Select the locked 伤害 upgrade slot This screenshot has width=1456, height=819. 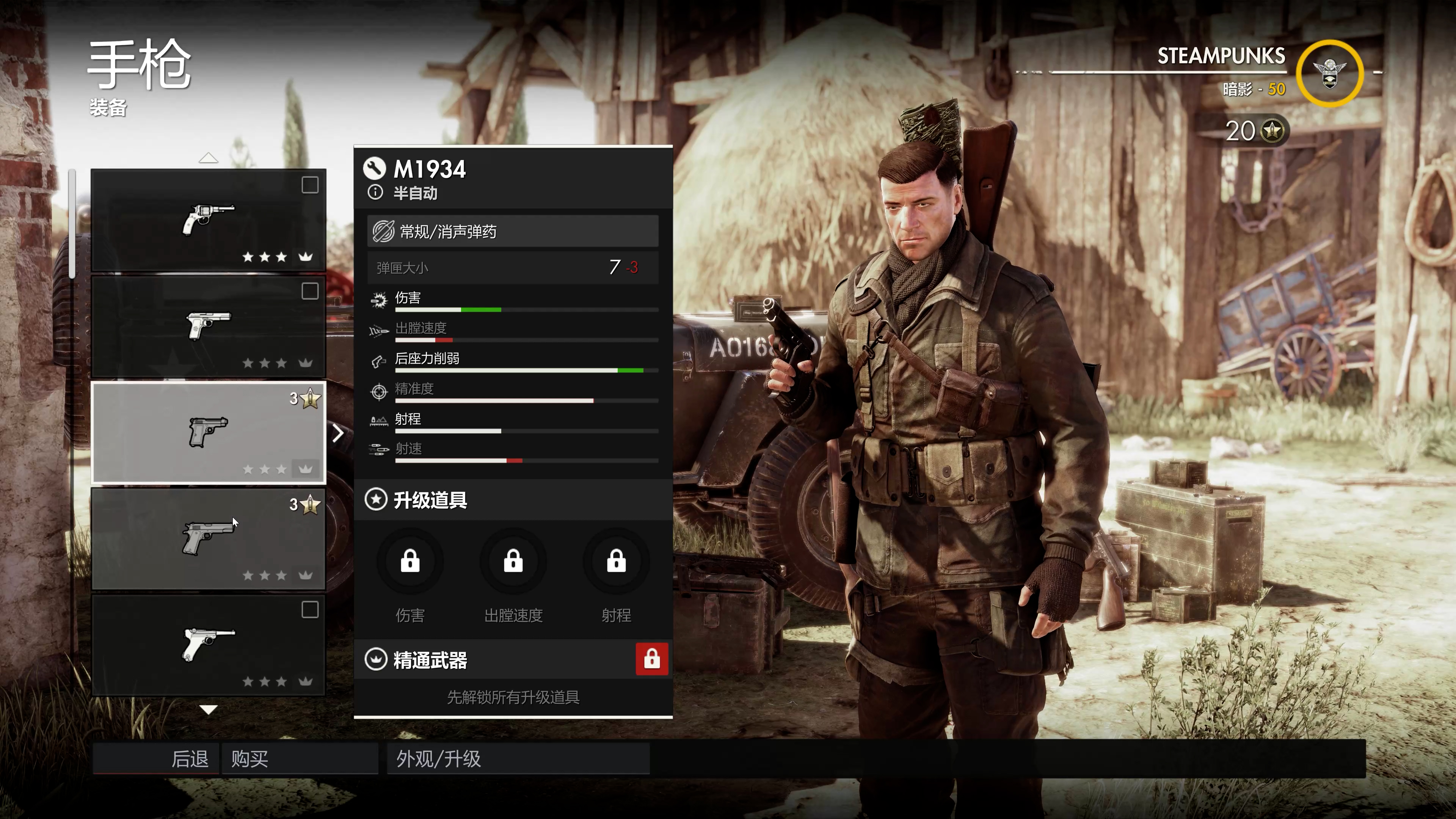410,562
